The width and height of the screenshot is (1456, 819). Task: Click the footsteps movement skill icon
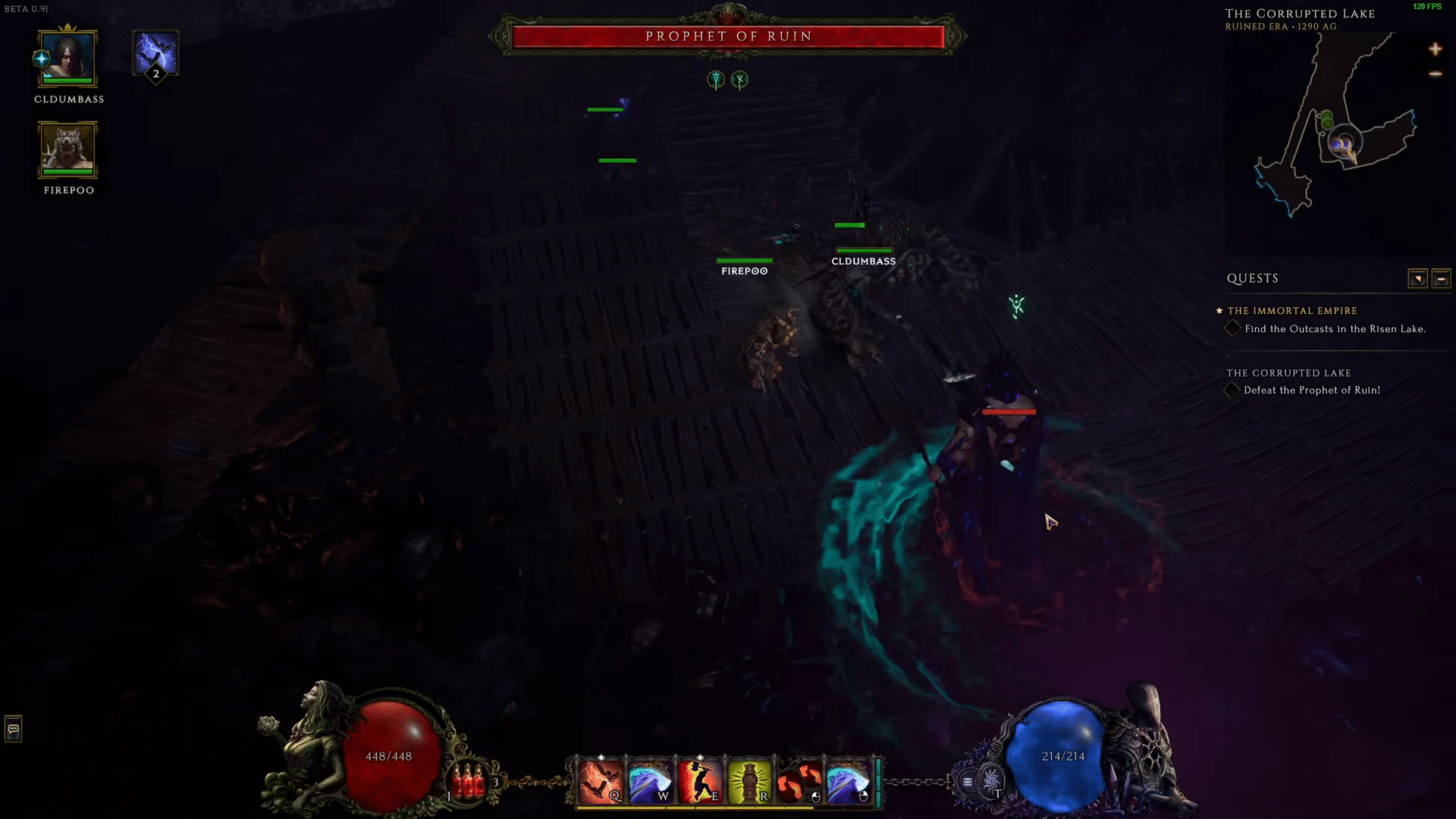(x=798, y=780)
